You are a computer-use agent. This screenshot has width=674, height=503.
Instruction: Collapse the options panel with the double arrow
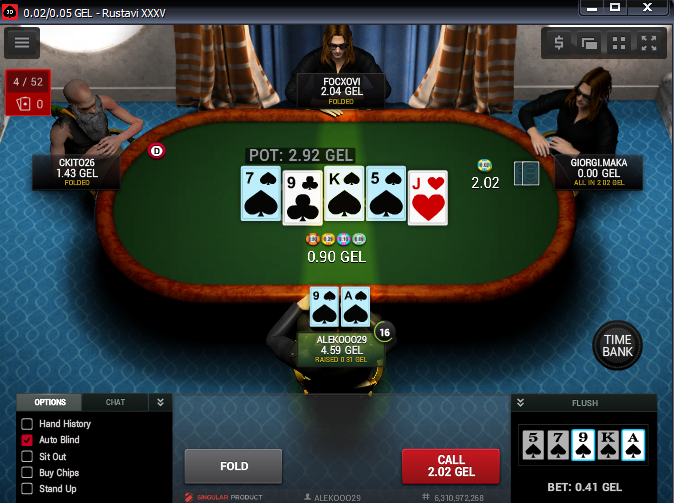159,402
